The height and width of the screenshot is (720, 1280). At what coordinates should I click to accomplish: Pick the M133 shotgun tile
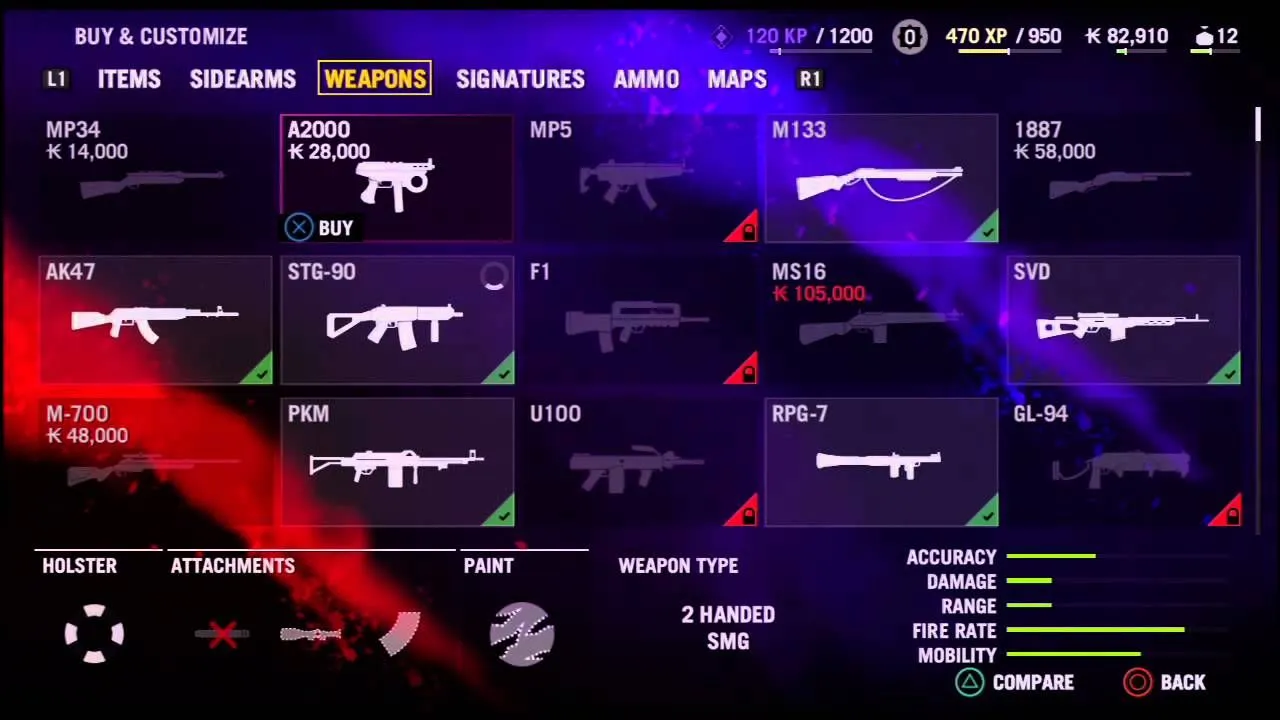click(881, 178)
